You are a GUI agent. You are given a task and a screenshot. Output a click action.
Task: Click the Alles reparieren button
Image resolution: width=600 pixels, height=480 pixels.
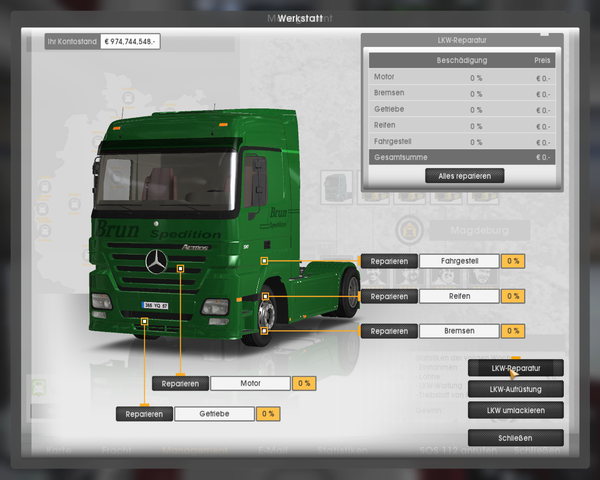point(464,175)
